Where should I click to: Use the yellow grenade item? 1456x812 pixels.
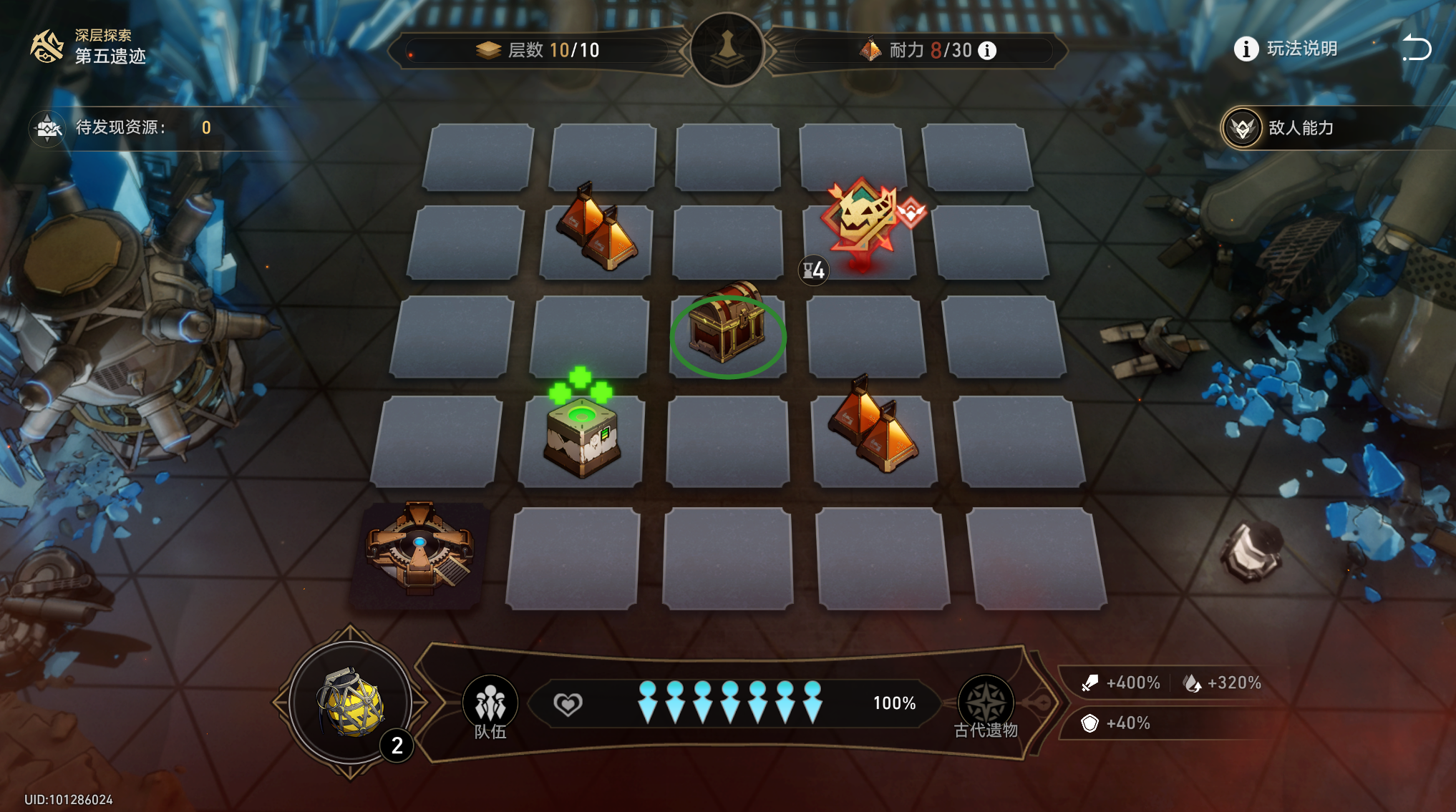click(351, 703)
